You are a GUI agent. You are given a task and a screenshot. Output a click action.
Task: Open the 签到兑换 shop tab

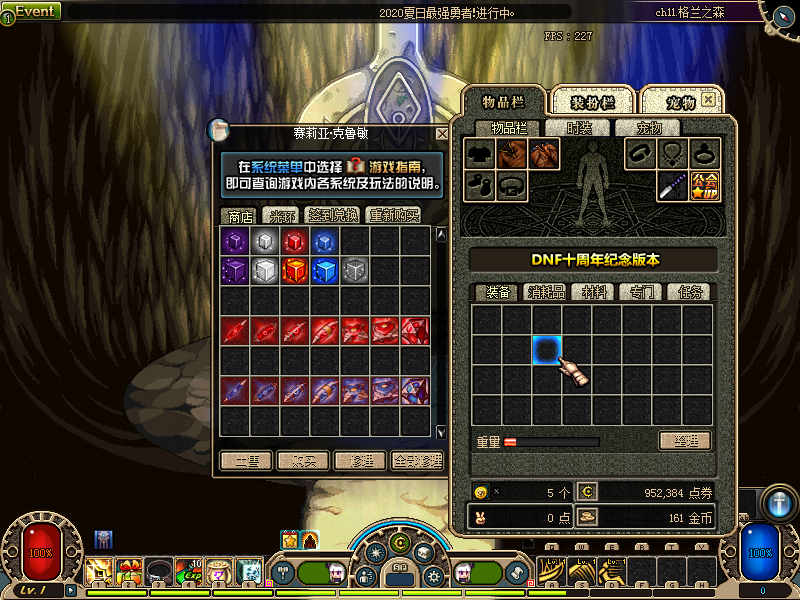coord(333,215)
